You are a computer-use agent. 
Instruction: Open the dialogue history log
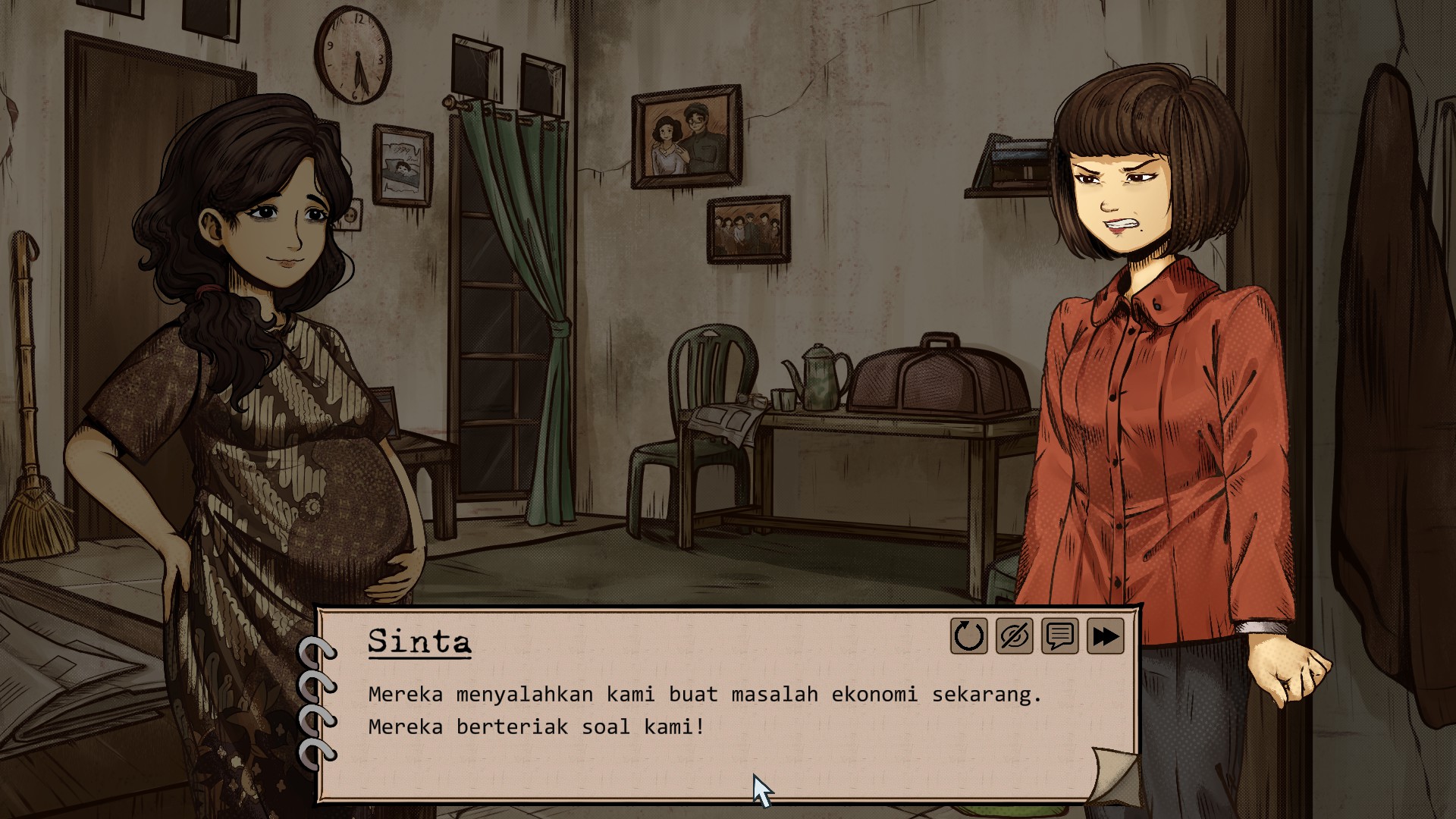click(x=1059, y=636)
